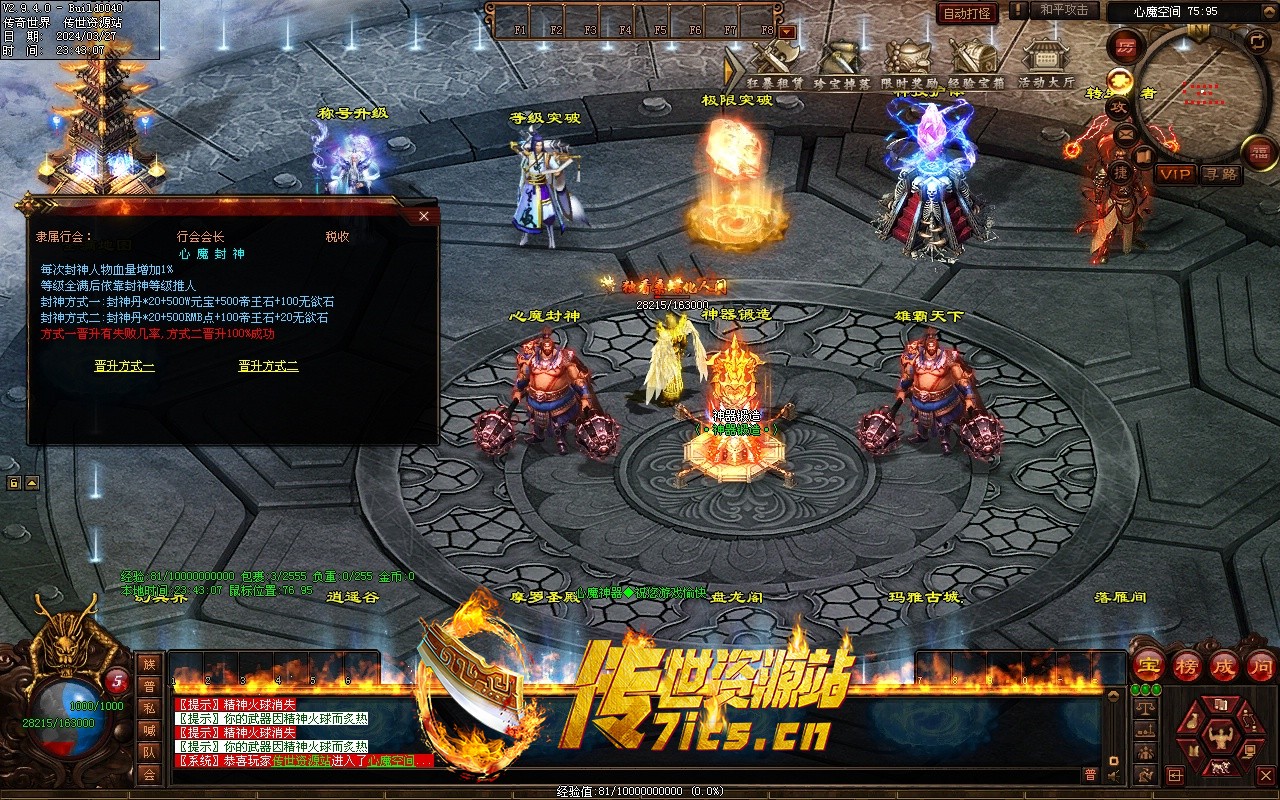The image size is (1280, 800).
Task: Open the 宝 treasure round button
Action: tap(1150, 666)
